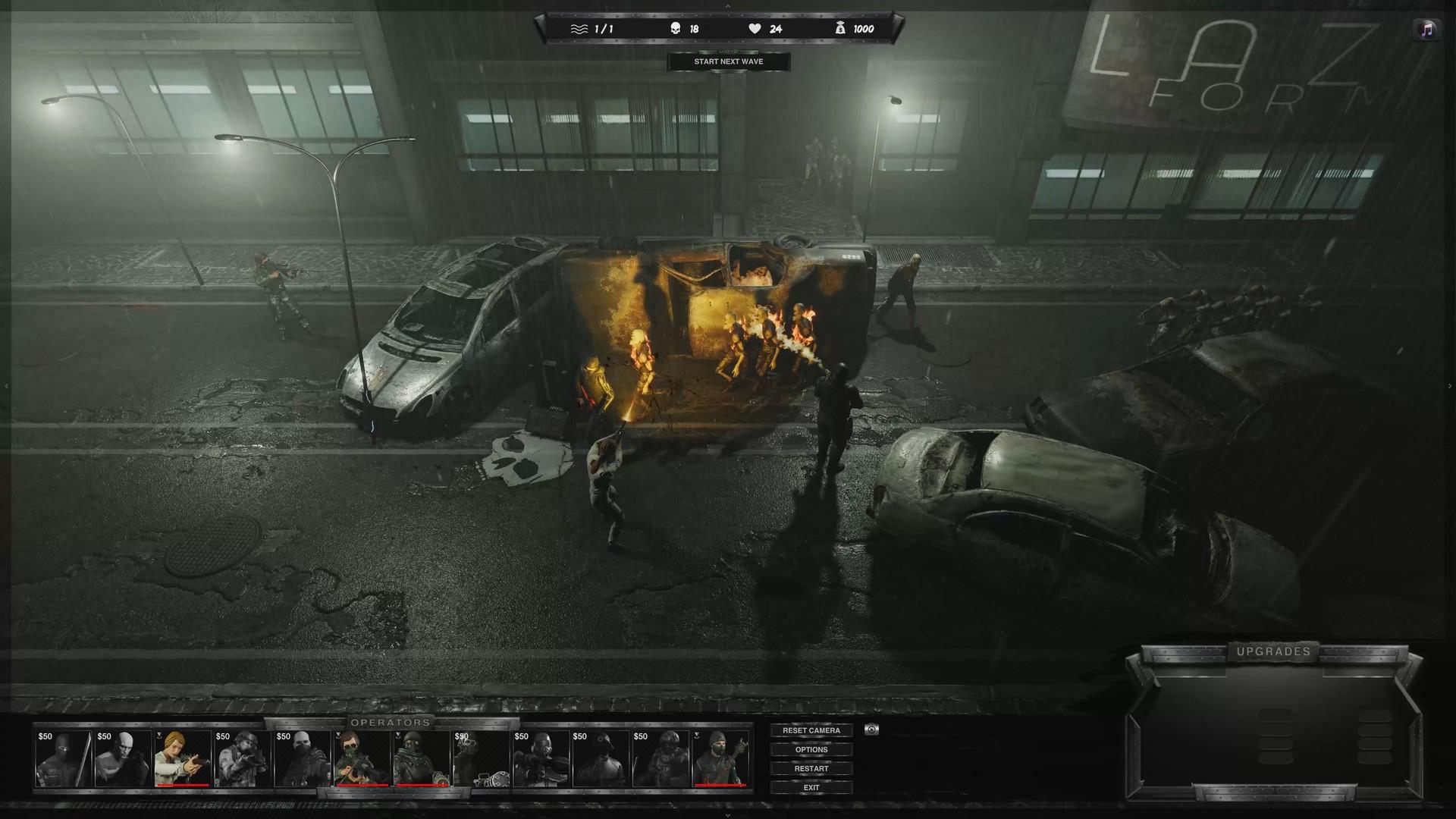Click the skull kill counter icon
The height and width of the screenshot is (819, 1456).
(x=675, y=28)
